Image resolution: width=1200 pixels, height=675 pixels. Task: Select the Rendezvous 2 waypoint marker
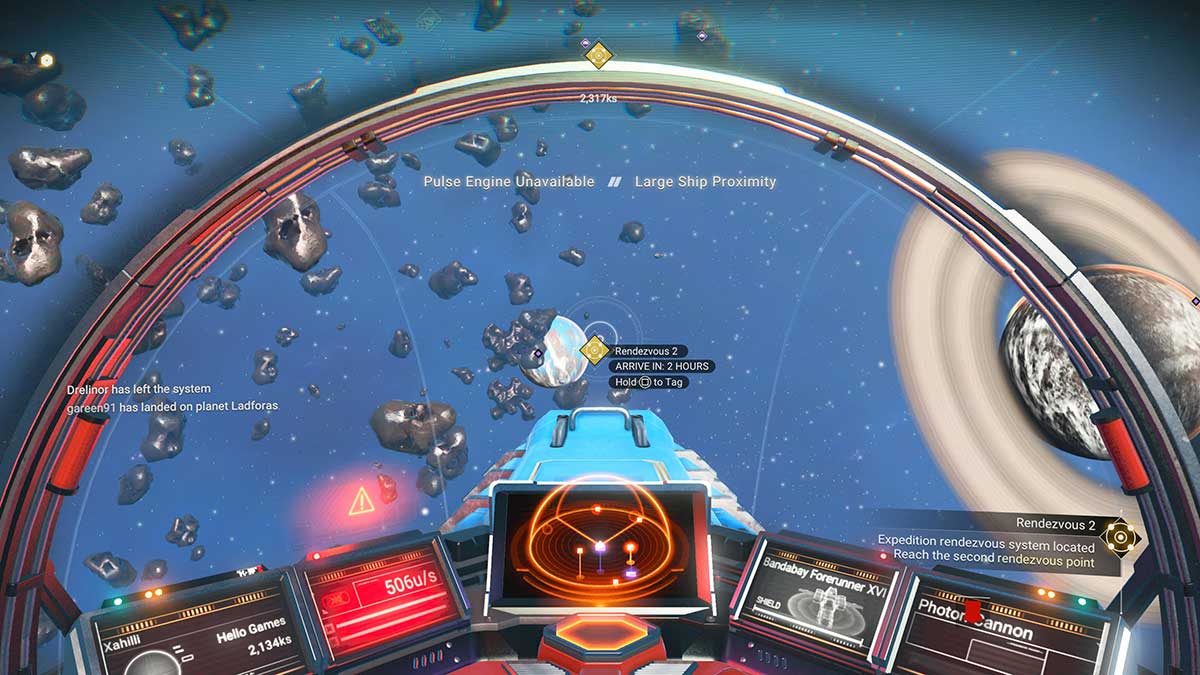click(595, 350)
